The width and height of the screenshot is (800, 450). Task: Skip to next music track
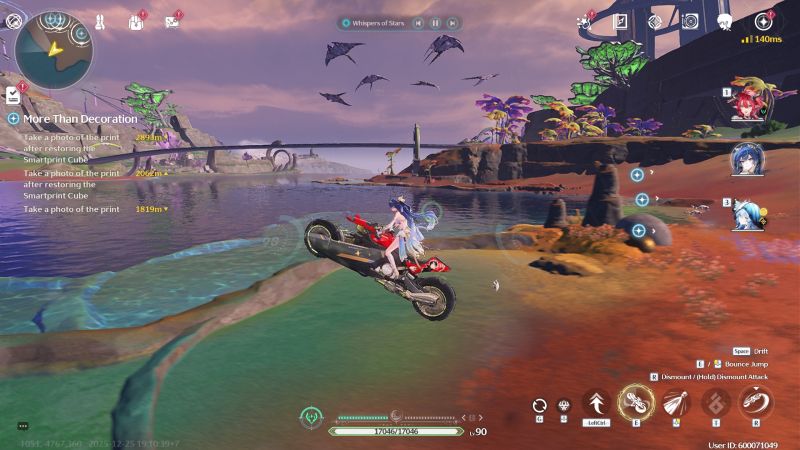pyautogui.click(x=452, y=22)
